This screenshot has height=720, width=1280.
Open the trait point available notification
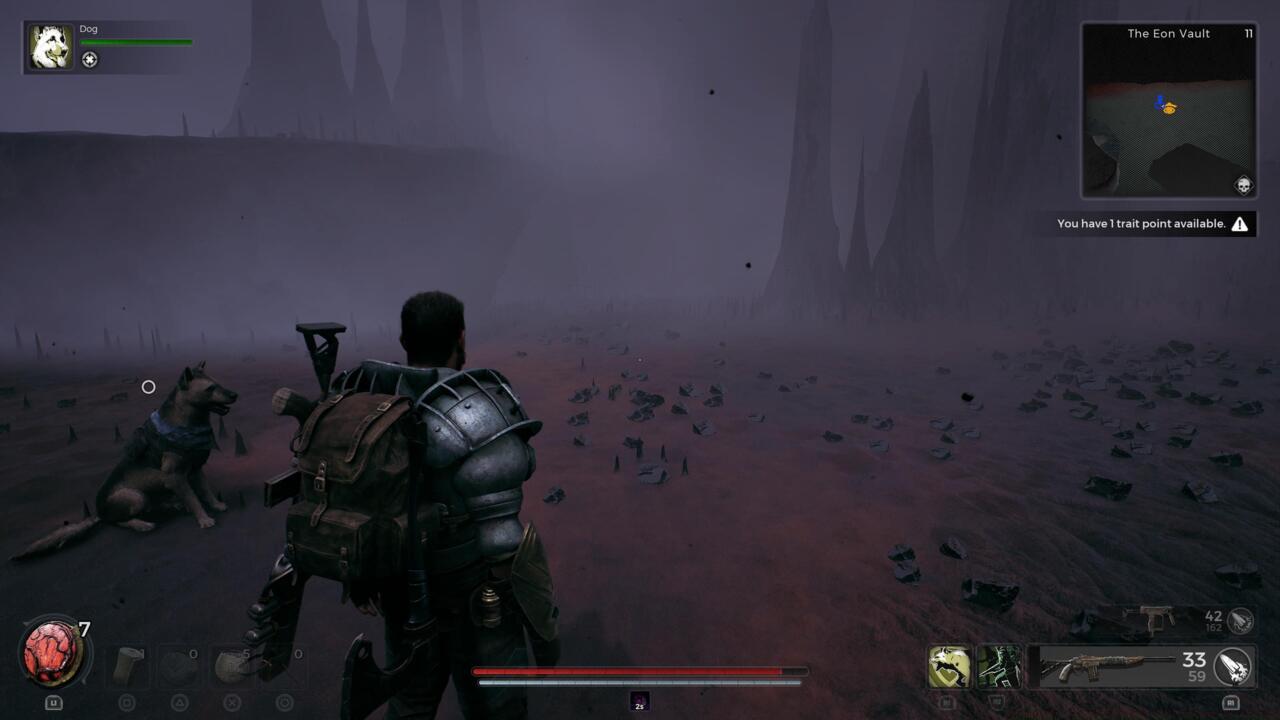click(x=1140, y=223)
